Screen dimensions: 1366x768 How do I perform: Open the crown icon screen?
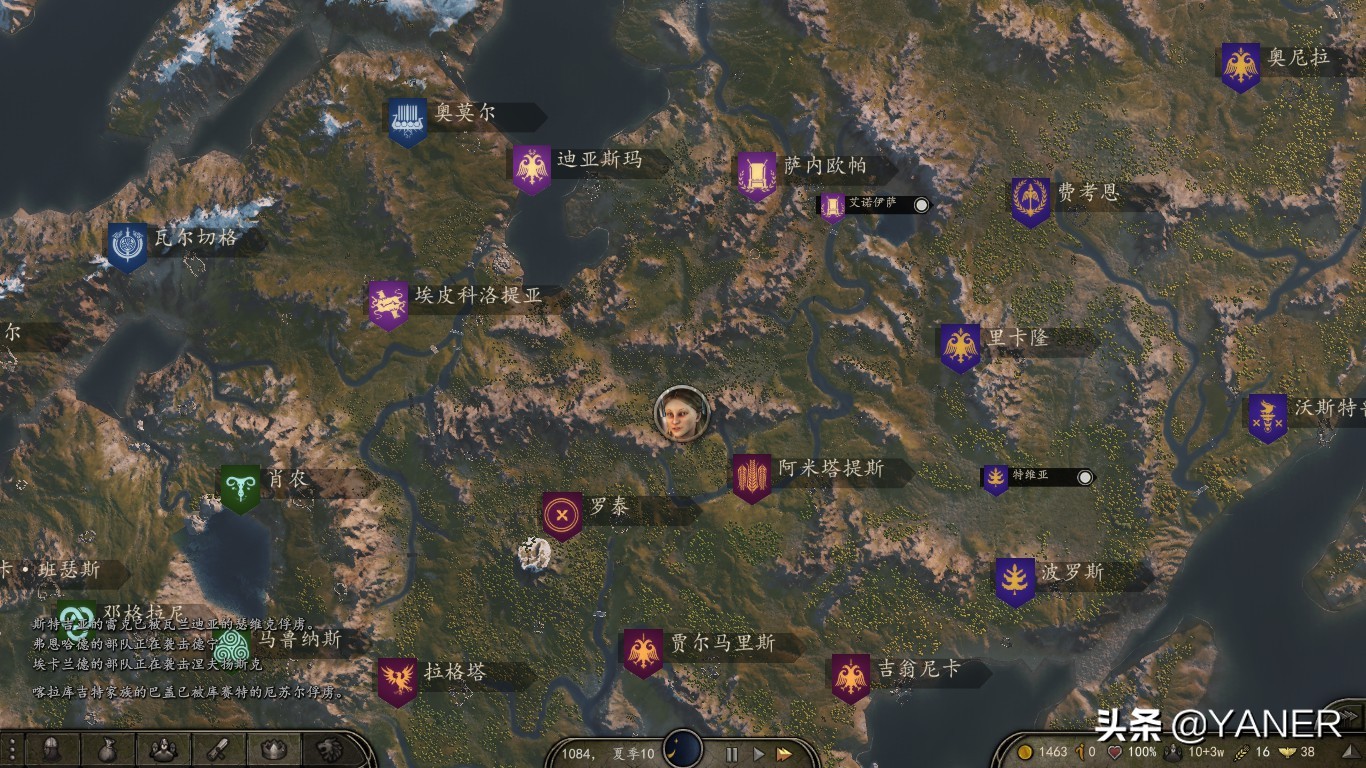(x=273, y=749)
